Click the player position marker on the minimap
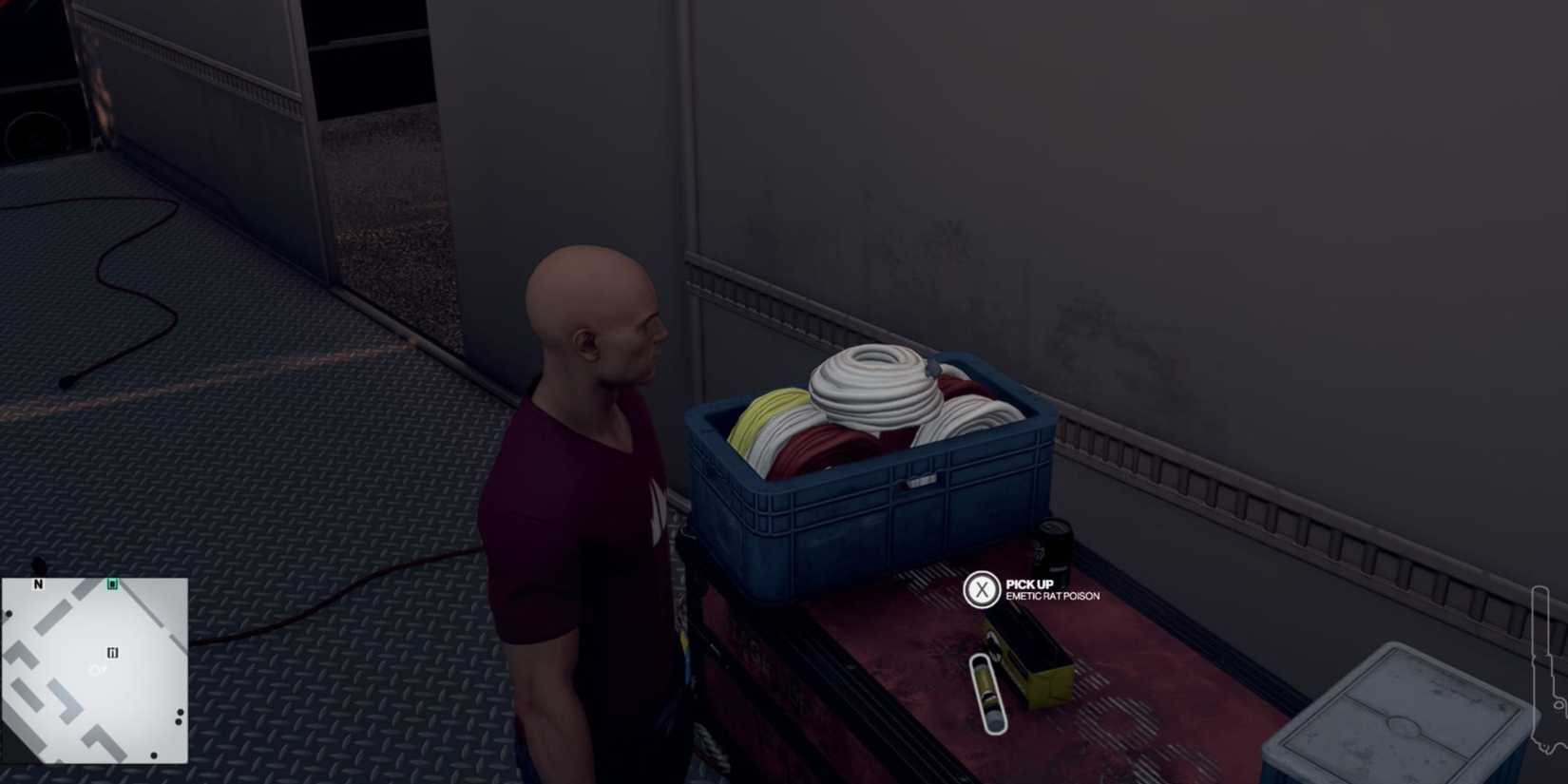The image size is (1568, 784). click(95, 670)
